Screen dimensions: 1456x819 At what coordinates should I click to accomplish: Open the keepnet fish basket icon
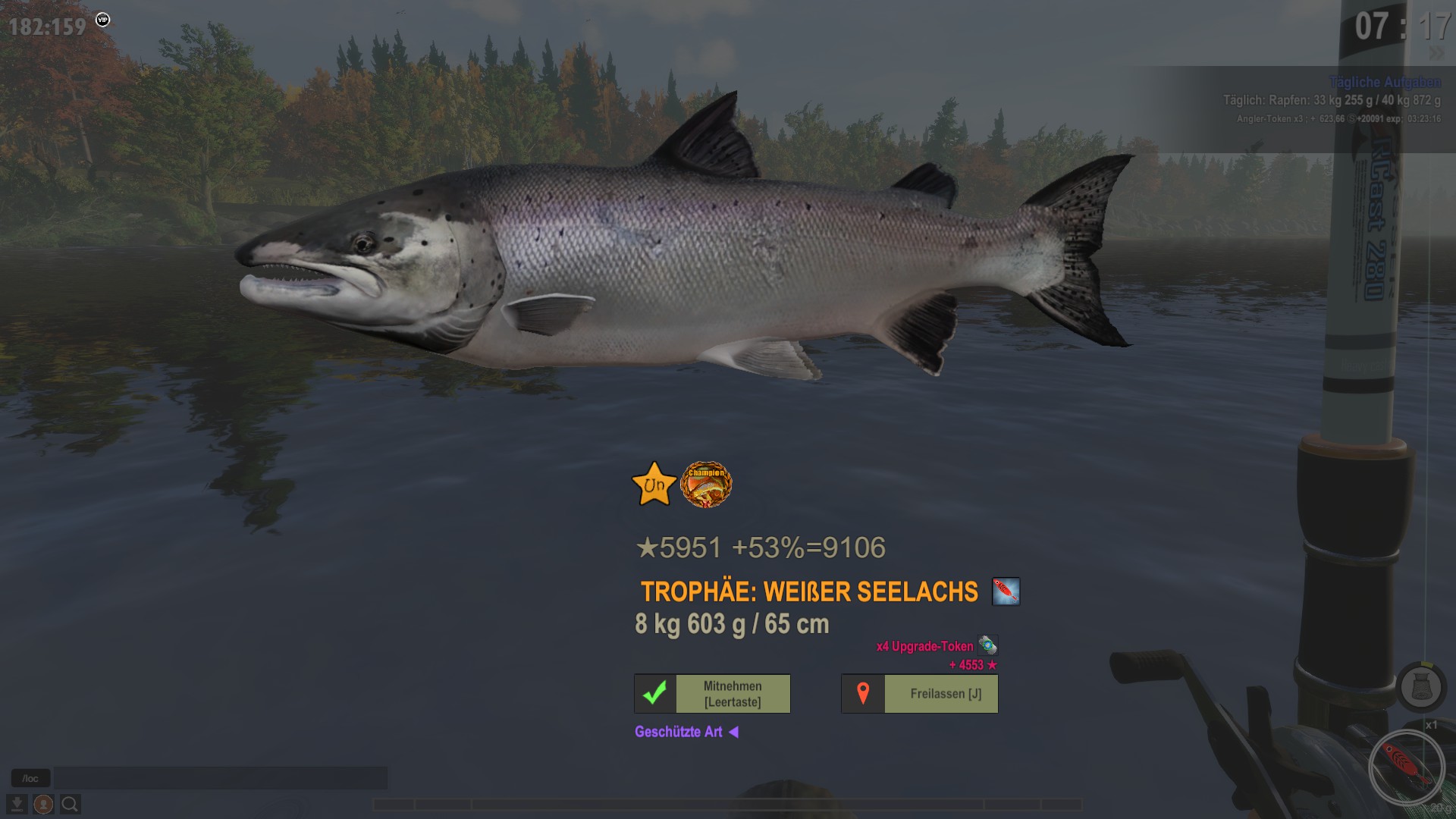click(x=1421, y=687)
